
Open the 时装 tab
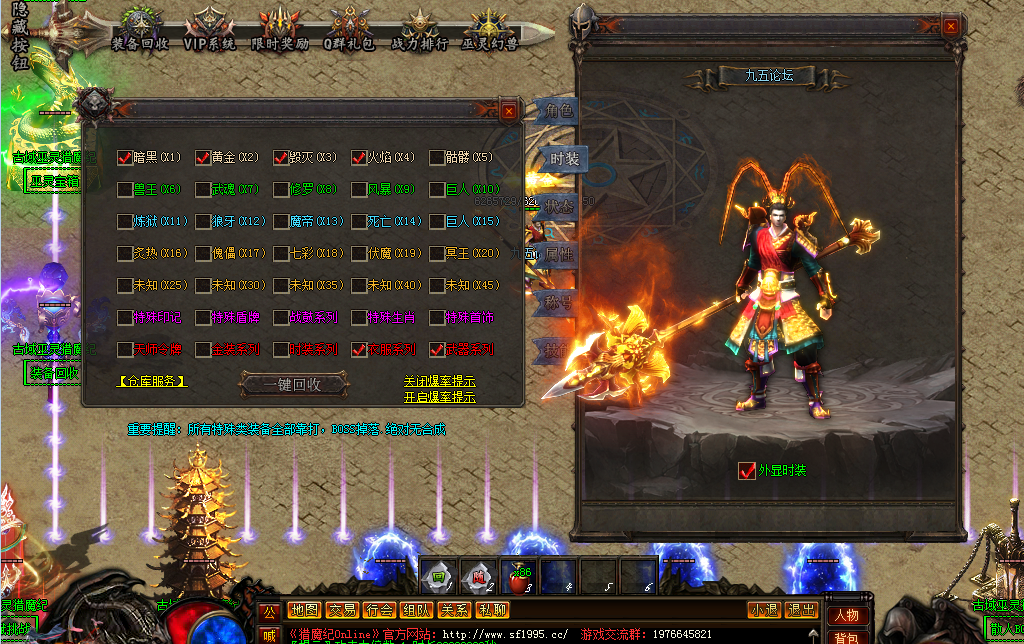[x=563, y=159]
